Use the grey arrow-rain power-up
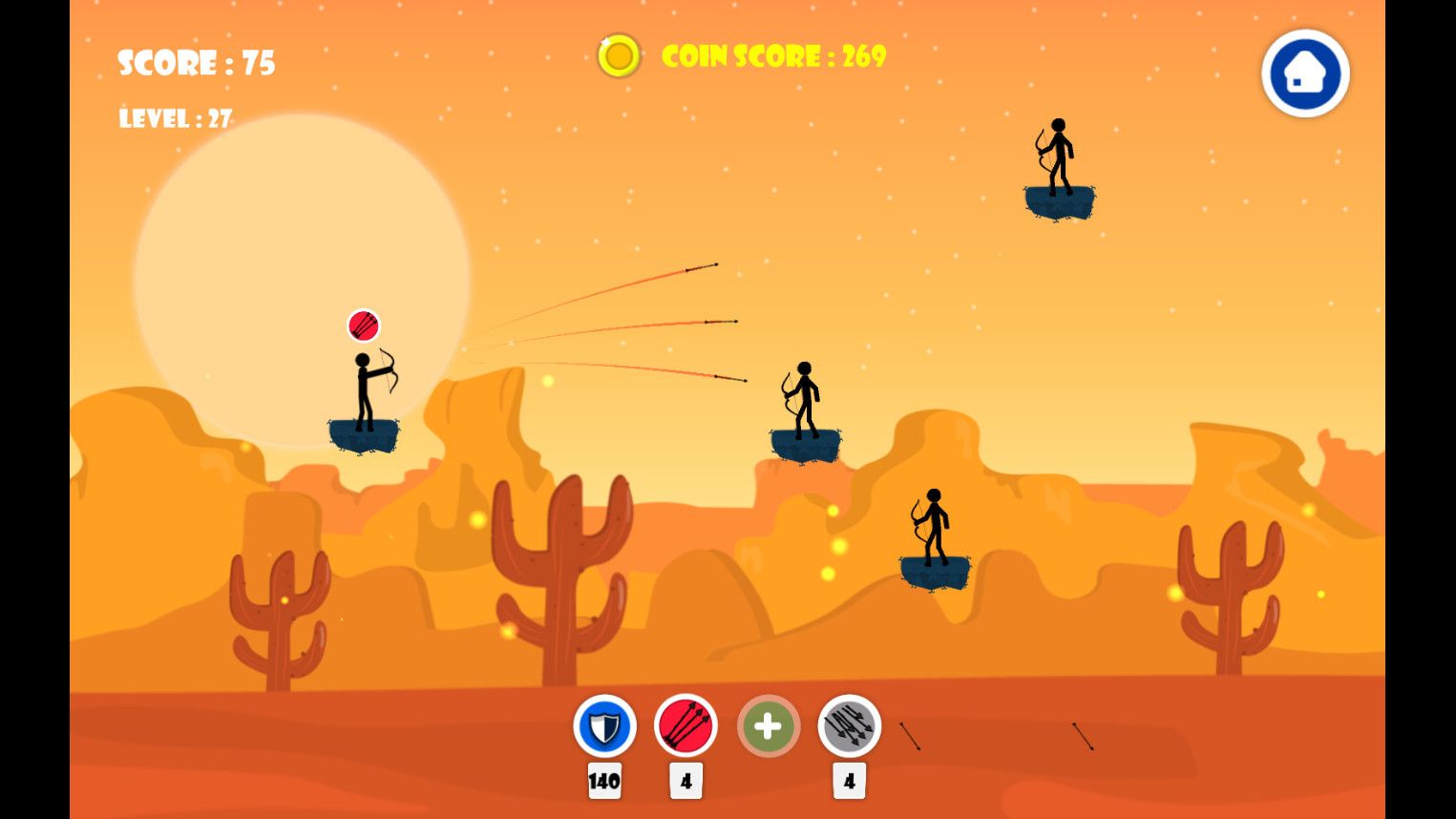Viewport: 1456px width, 819px height. coord(849,726)
